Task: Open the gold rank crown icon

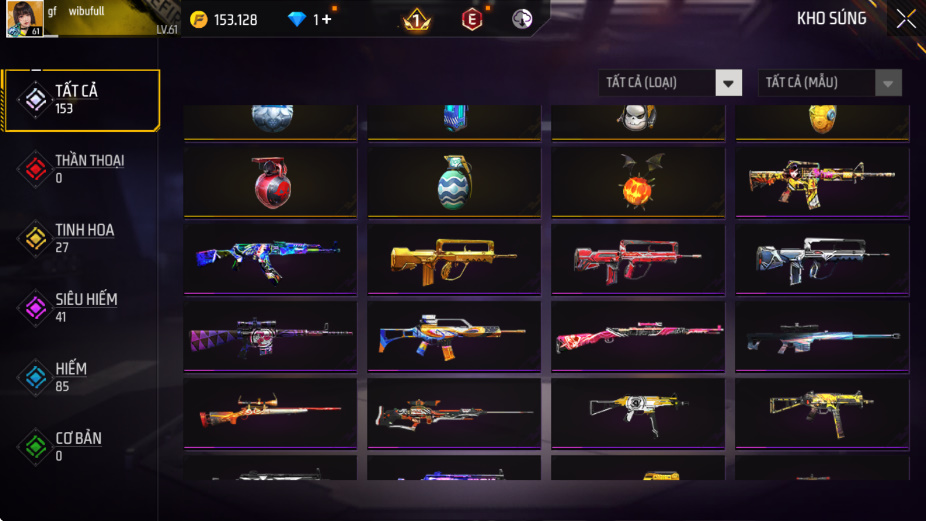Action: click(417, 19)
